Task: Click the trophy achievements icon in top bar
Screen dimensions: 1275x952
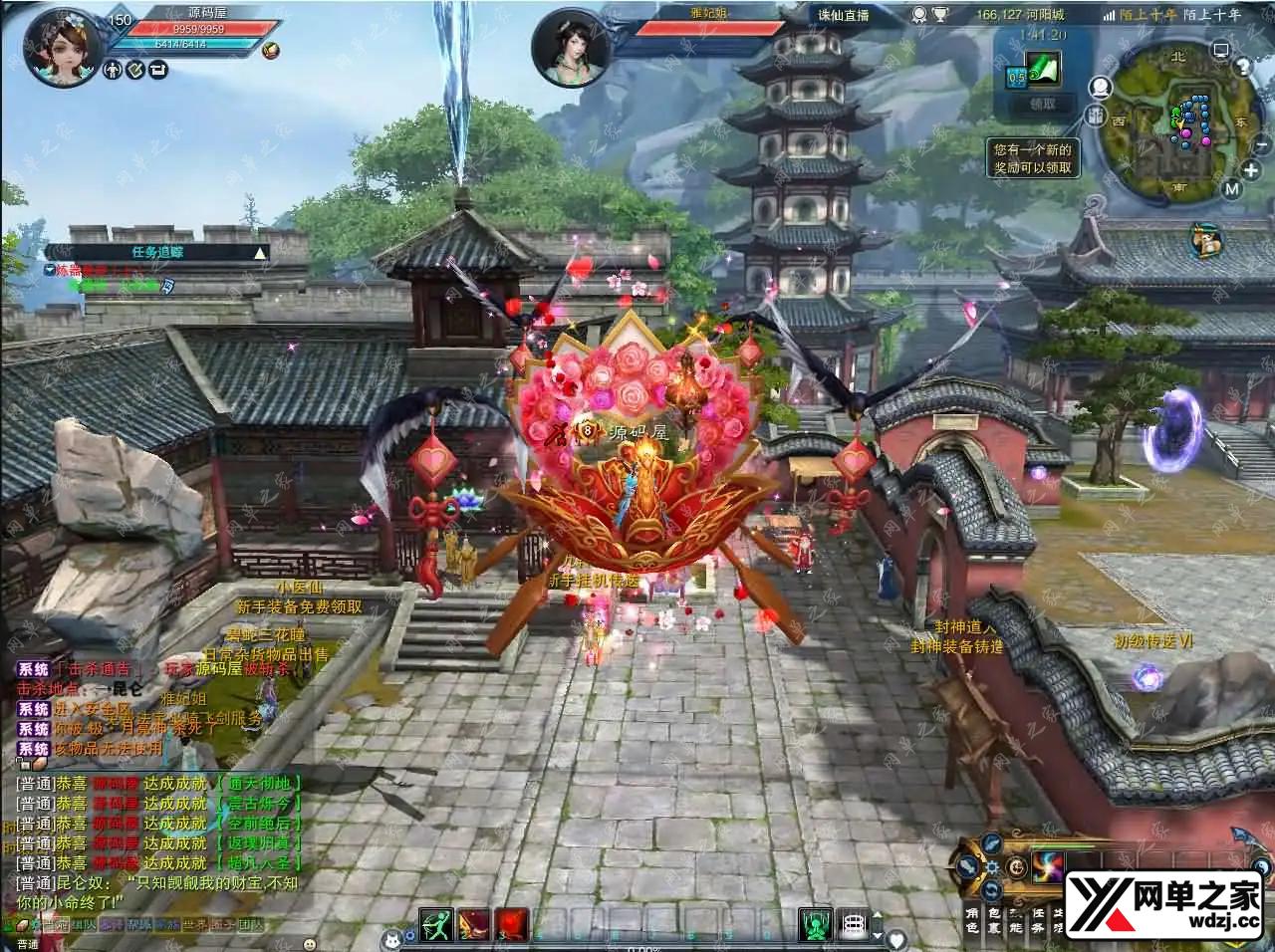Action: [940, 15]
